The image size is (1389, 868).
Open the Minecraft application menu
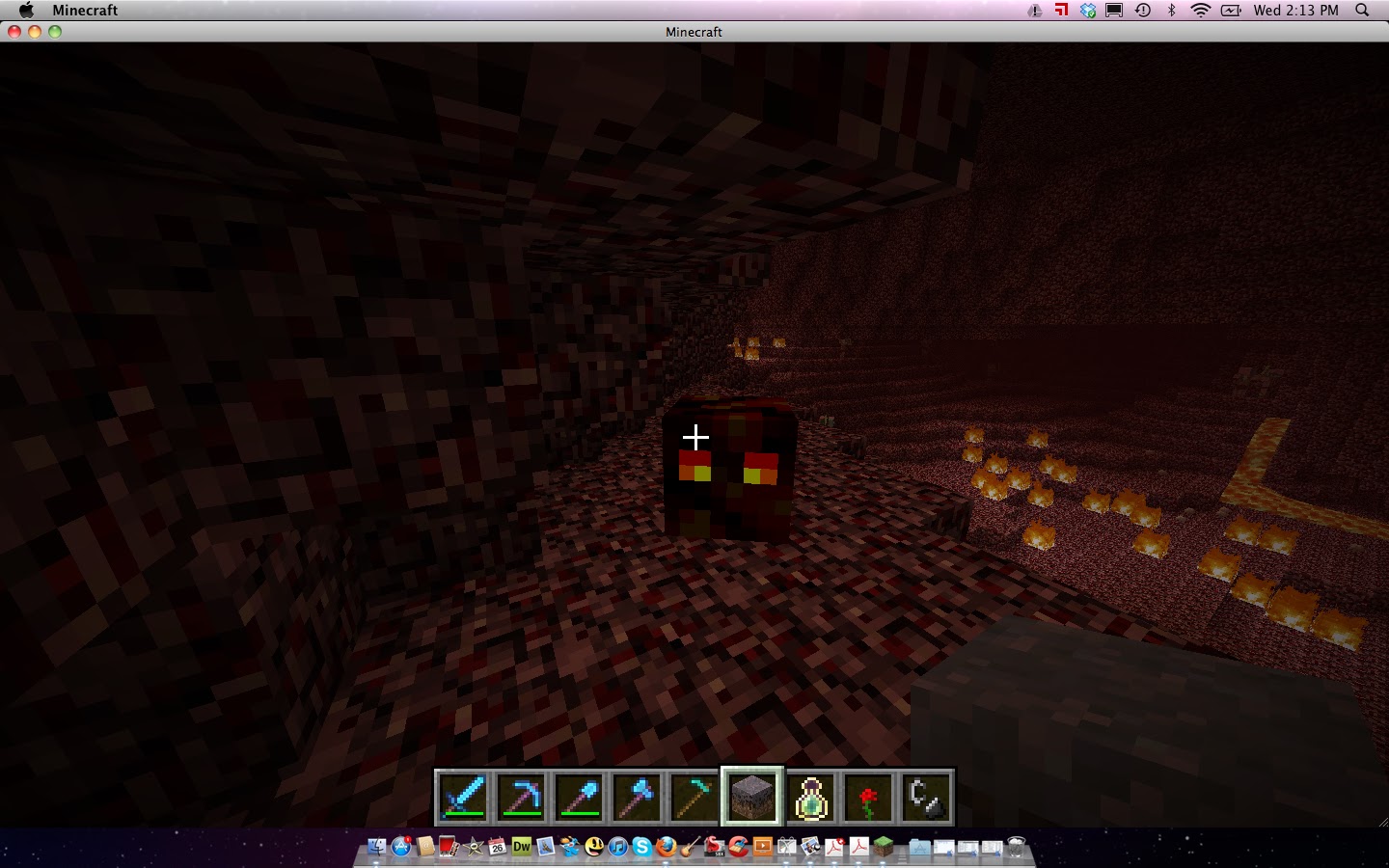(87, 11)
